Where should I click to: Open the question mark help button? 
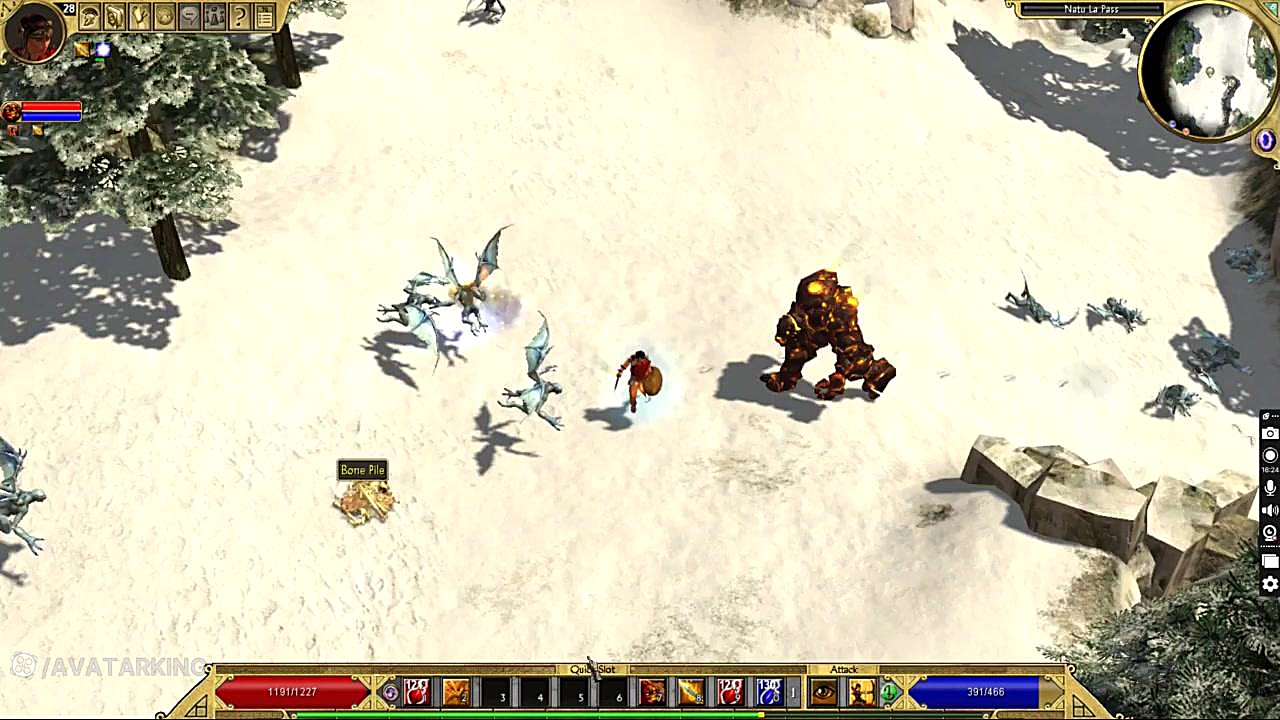pyautogui.click(x=239, y=16)
